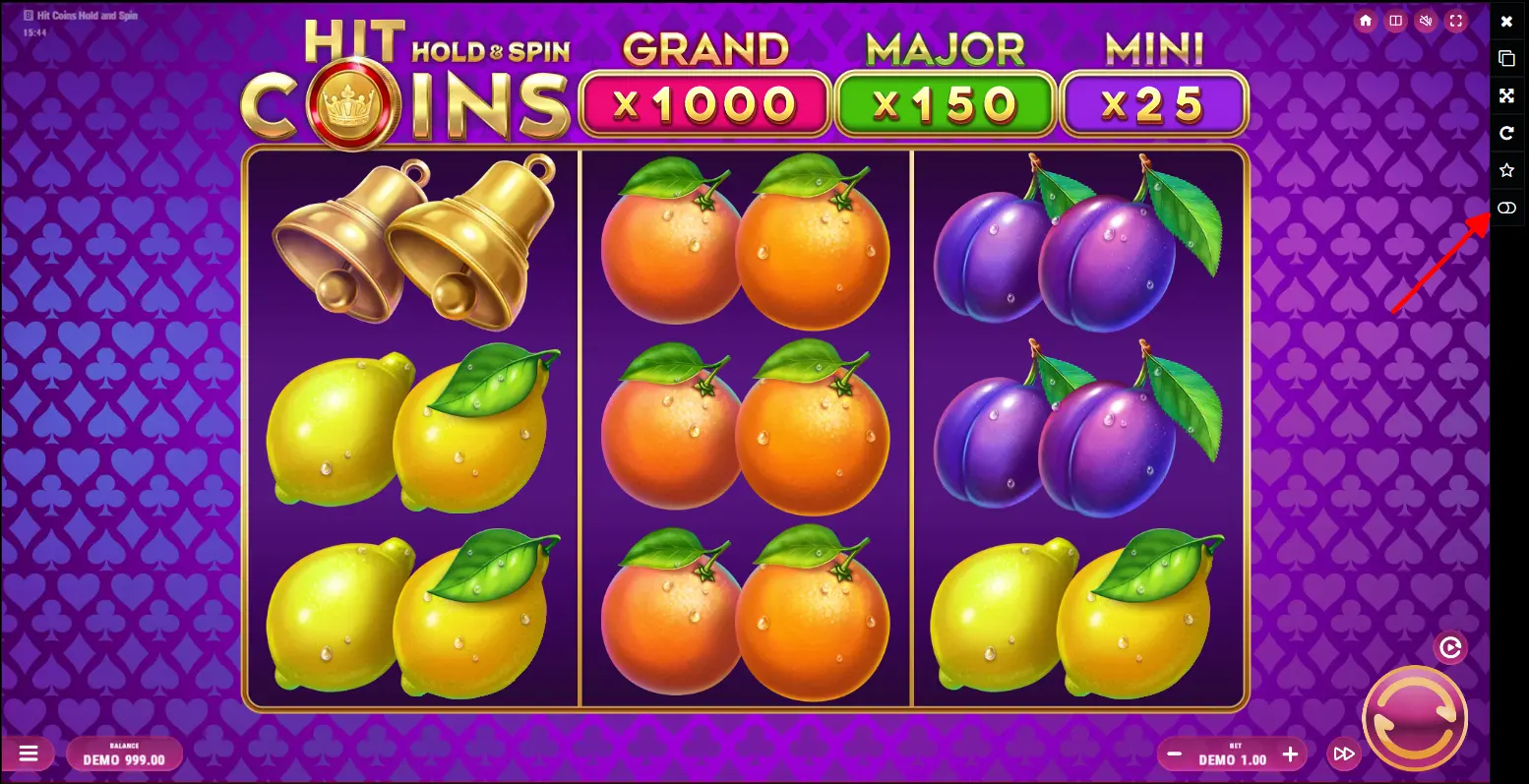Open the hamburger game menu
1529x784 pixels.
(29, 754)
